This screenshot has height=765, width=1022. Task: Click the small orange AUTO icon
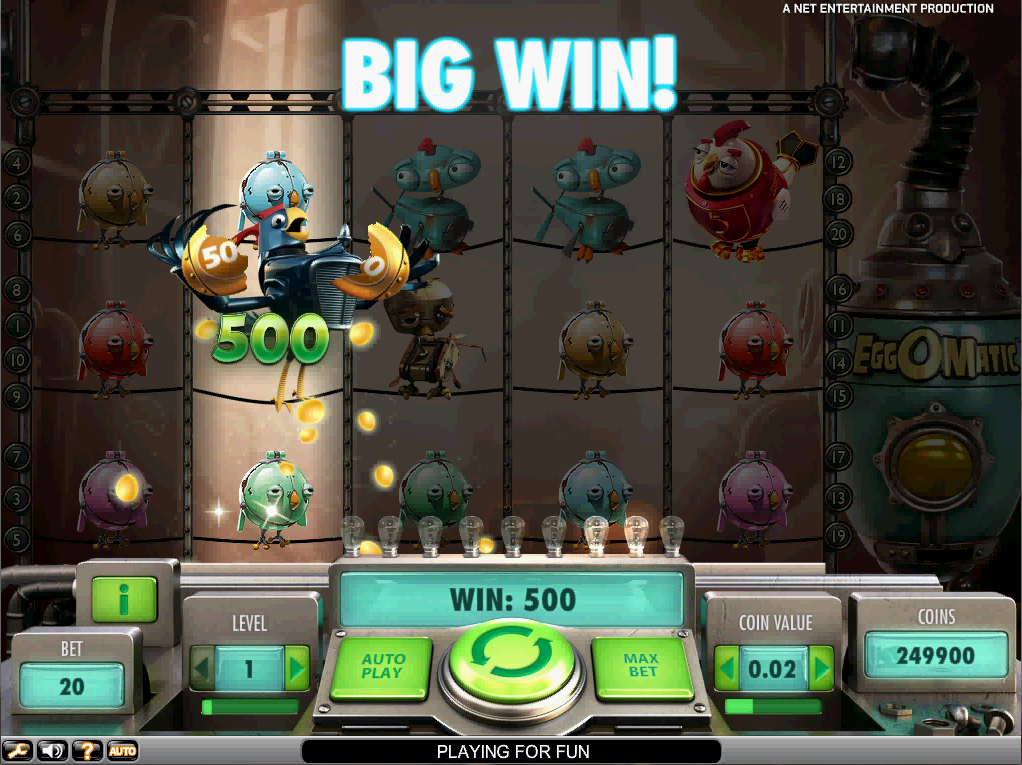(122, 750)
